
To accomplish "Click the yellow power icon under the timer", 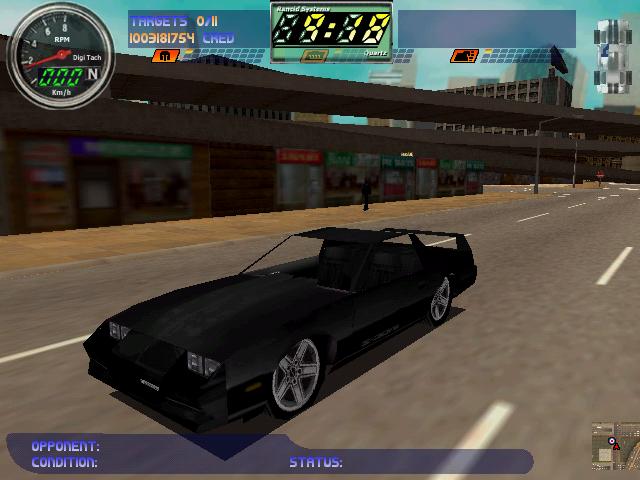I will [x=313, y=57].
